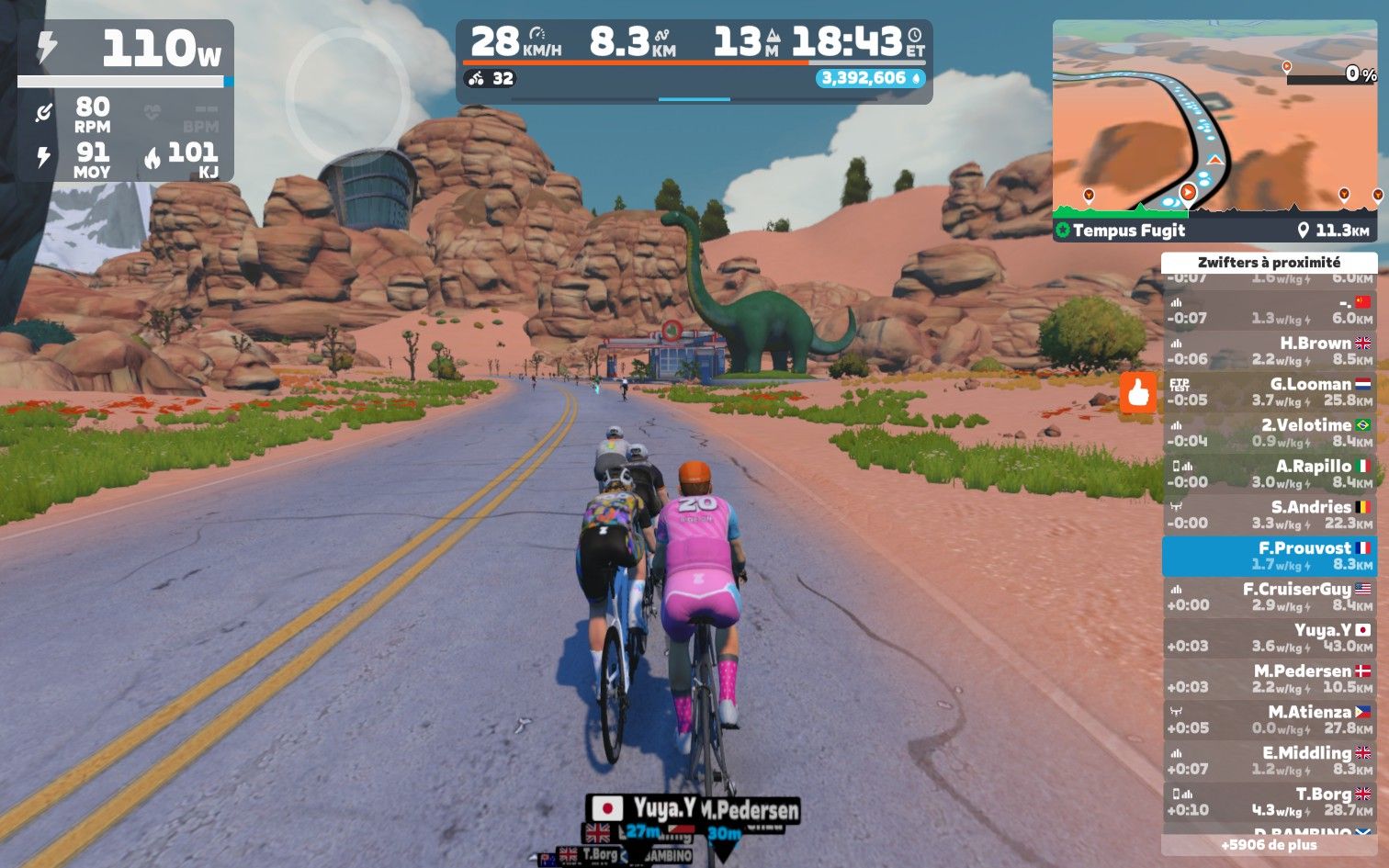This screenshot has height=868, width=1389.
Task: Select H.Brown in the nearby Zwifters list
Action: coord(1270,351)
